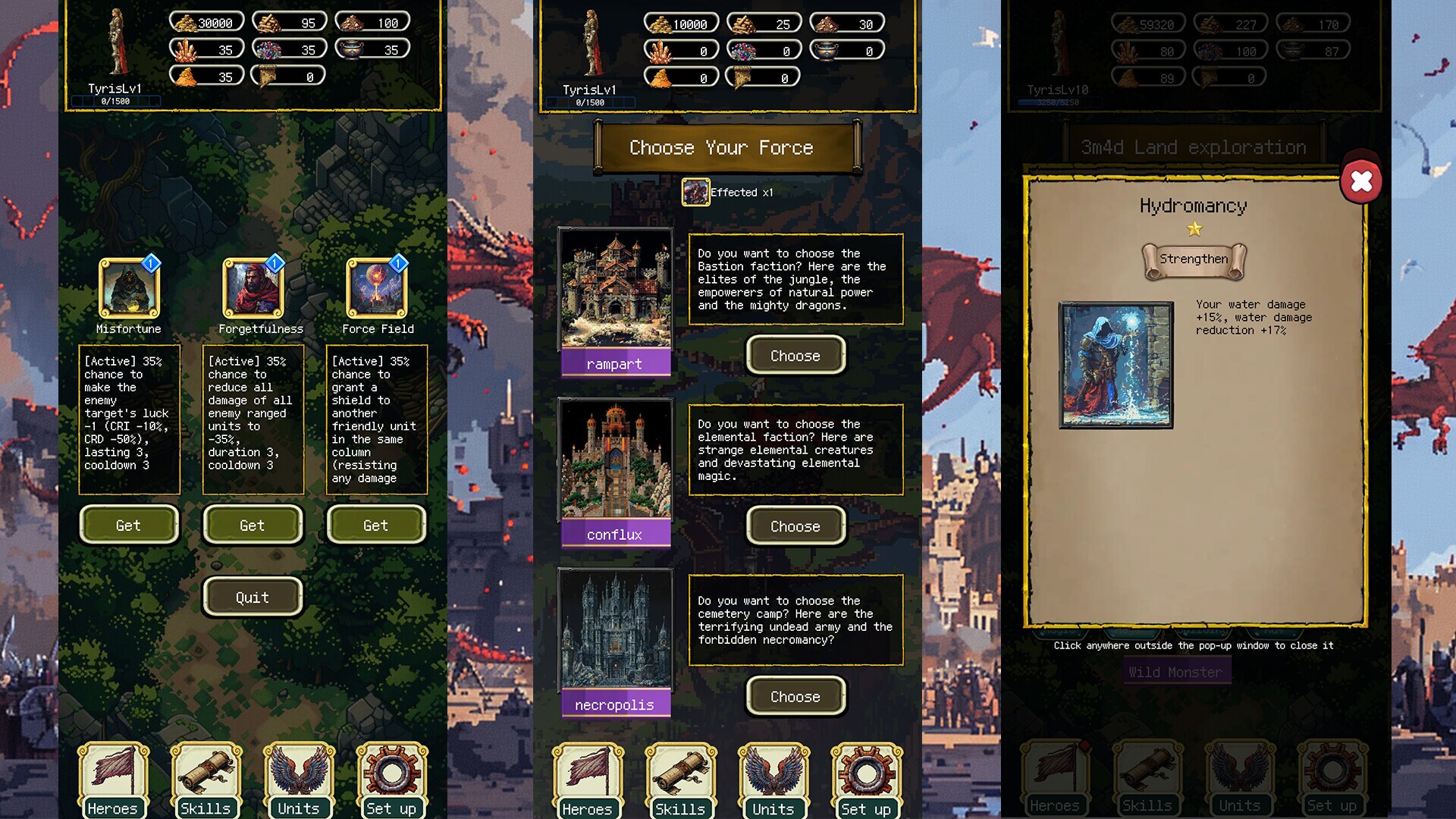
Task: Click the Tyris hero portrait
Action: [x=120, y=42]
